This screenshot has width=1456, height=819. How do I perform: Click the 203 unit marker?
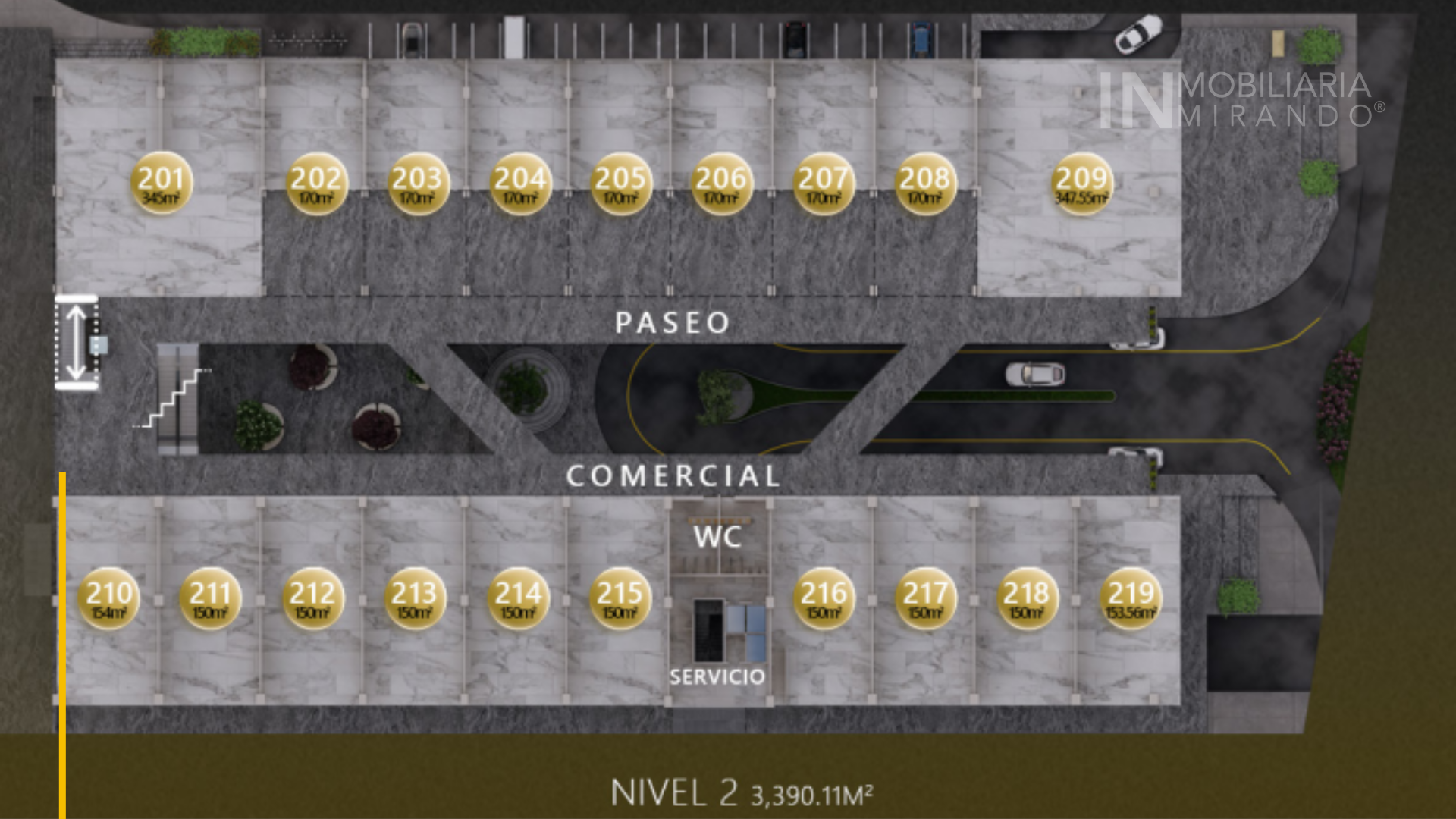[418, 184]
